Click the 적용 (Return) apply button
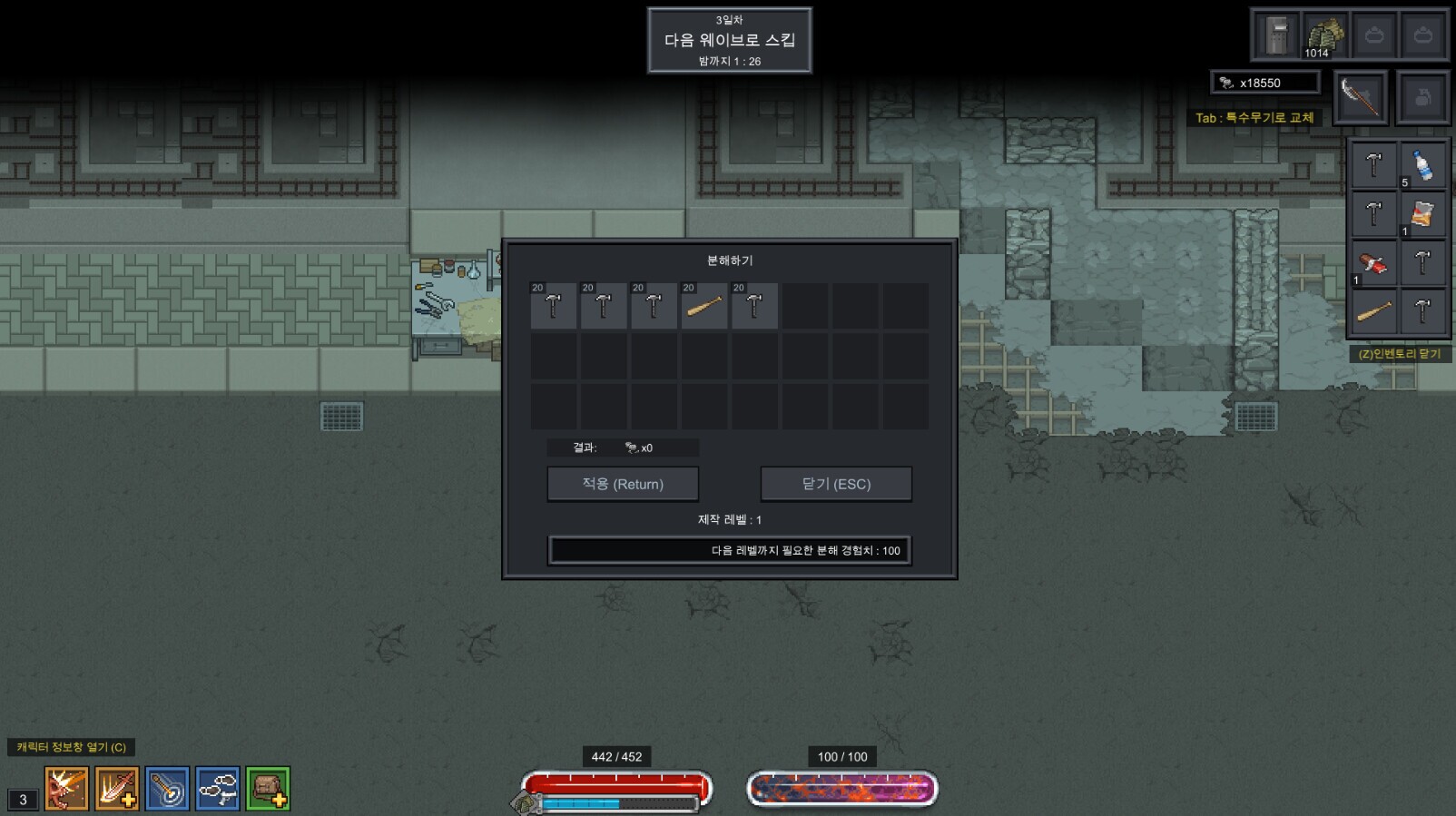 (622, 484)
